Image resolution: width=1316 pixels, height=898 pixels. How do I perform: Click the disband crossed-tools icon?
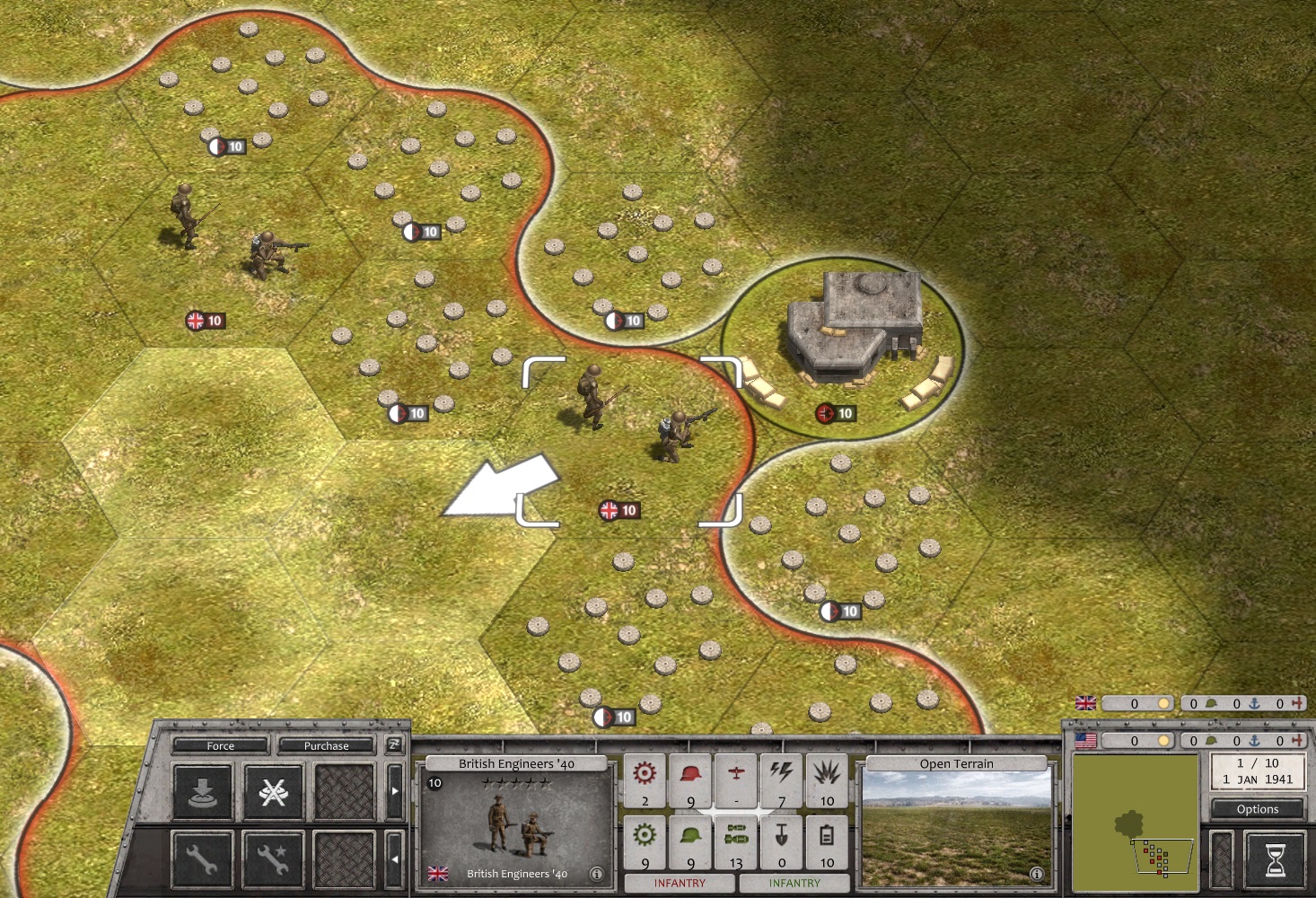(274, 792)
